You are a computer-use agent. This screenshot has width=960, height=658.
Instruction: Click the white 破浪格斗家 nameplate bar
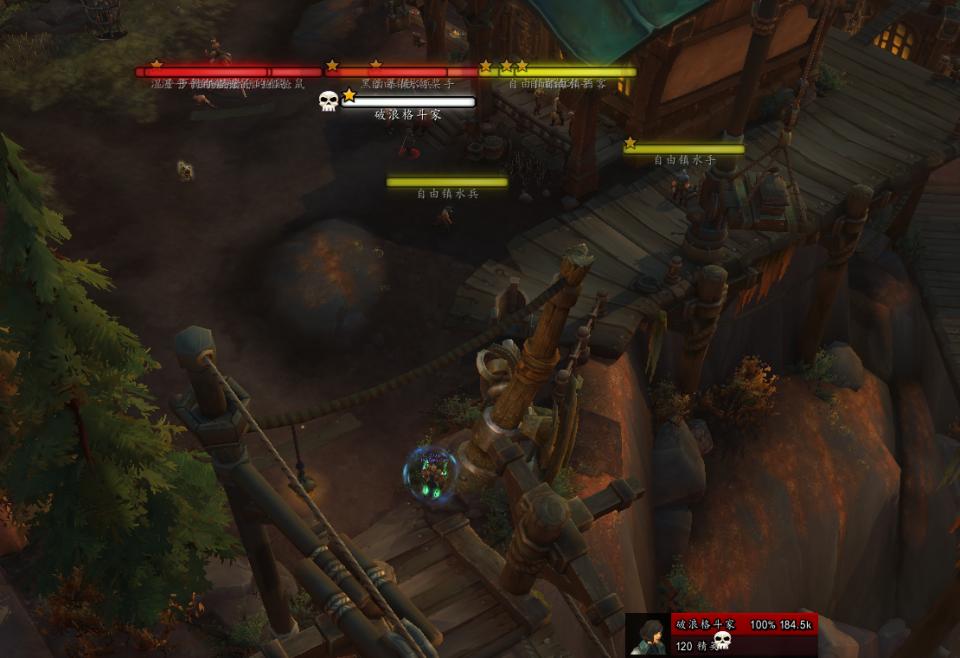[x=408, y=101]
